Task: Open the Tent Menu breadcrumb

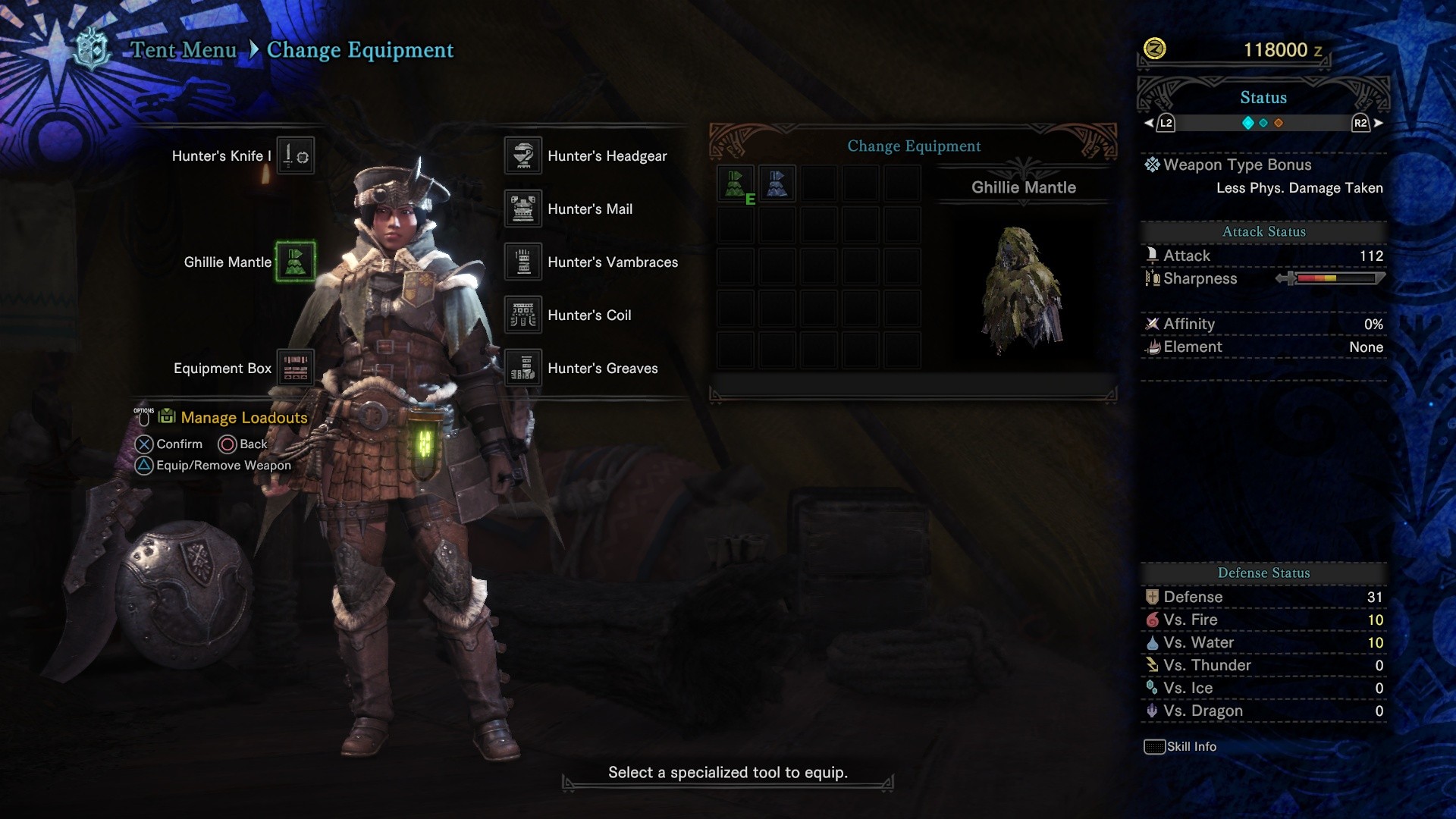Action: [183, 50]
